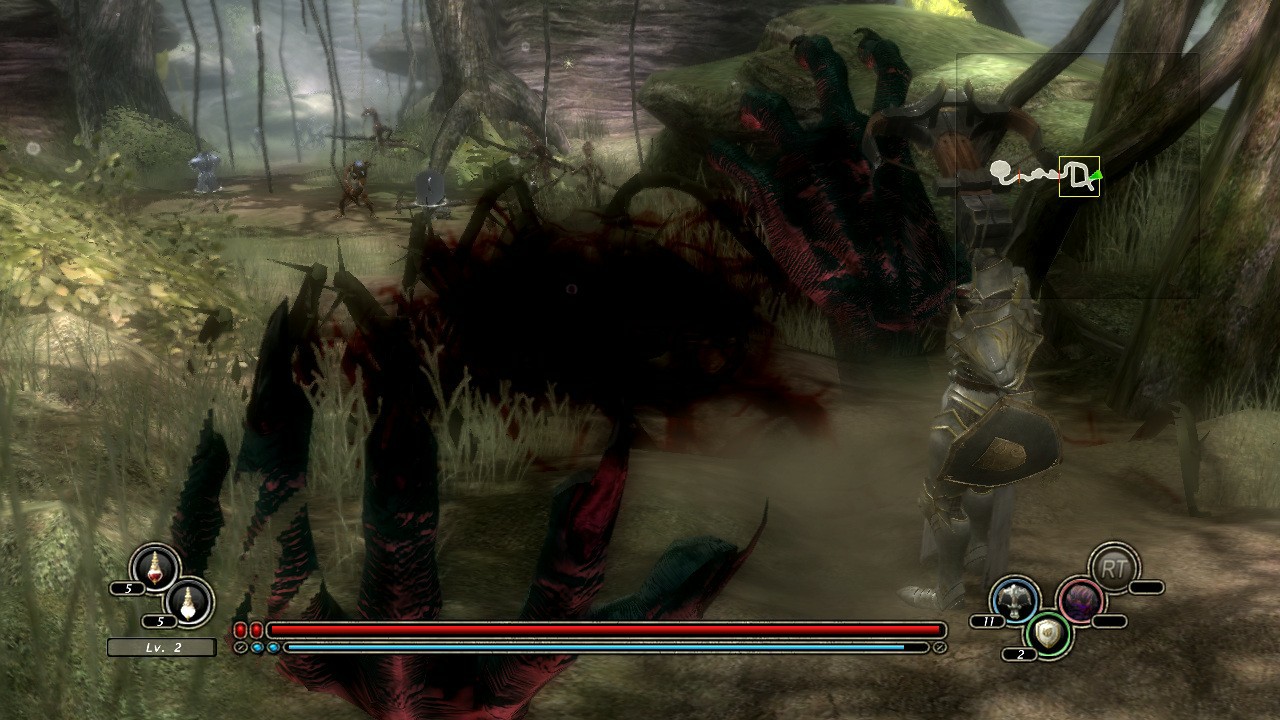The image size is (1280, 720).
Task: Use the red health potion slot
Action: click(155, 569)
